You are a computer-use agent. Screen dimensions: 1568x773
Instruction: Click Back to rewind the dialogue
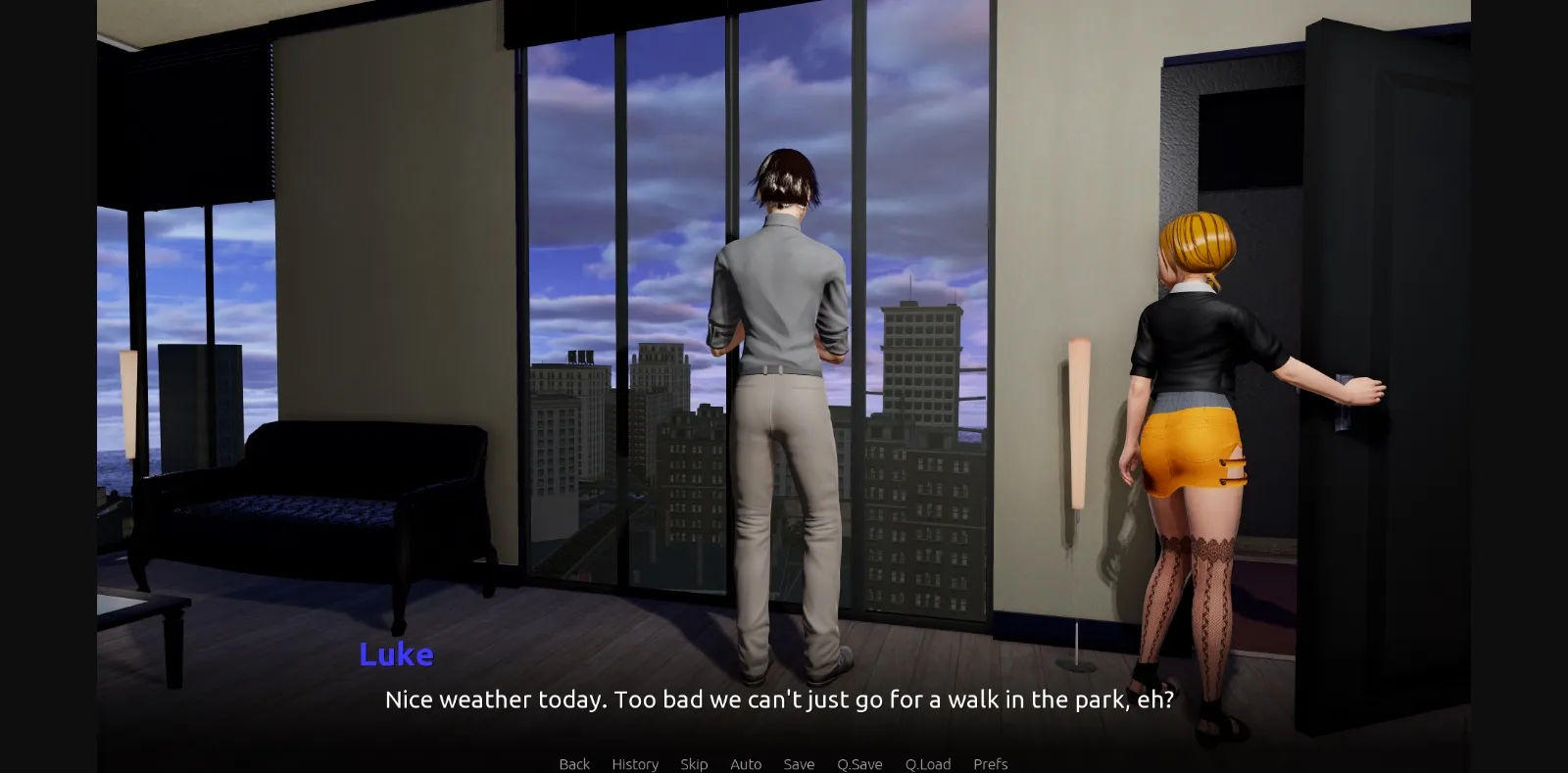point(573,764)
